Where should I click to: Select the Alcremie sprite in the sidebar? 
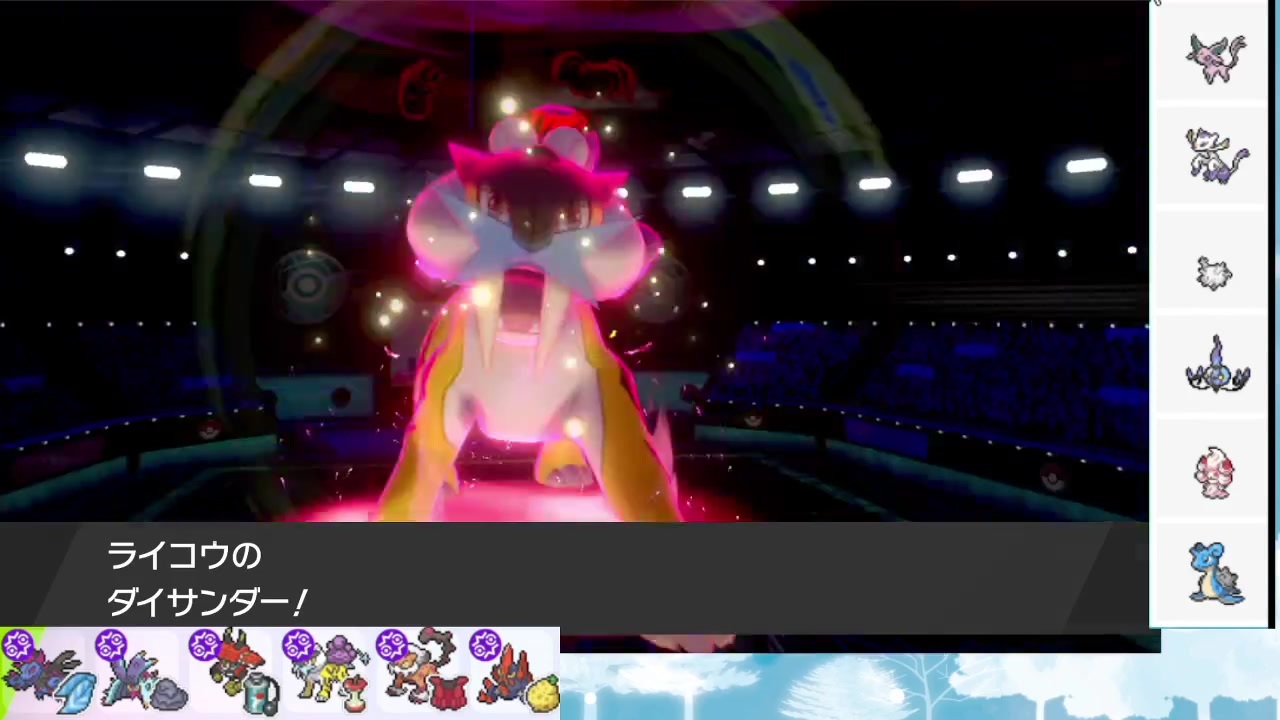point(1215,473)
